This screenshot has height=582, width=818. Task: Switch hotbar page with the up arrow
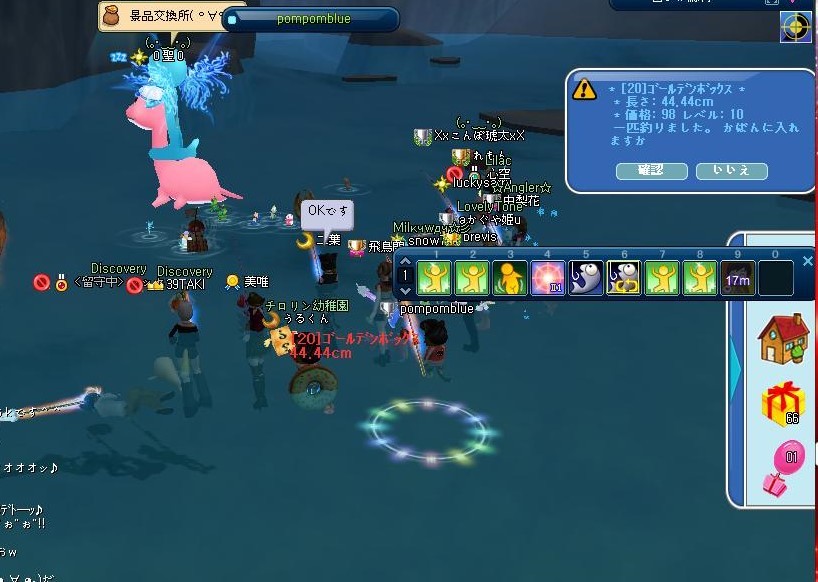[405, 264]
